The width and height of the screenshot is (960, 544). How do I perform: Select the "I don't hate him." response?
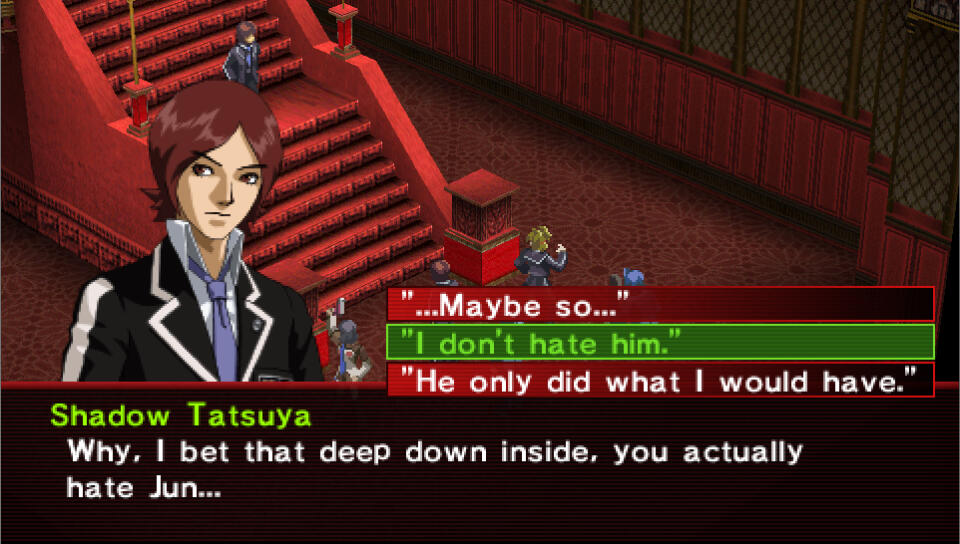(660, 342)
